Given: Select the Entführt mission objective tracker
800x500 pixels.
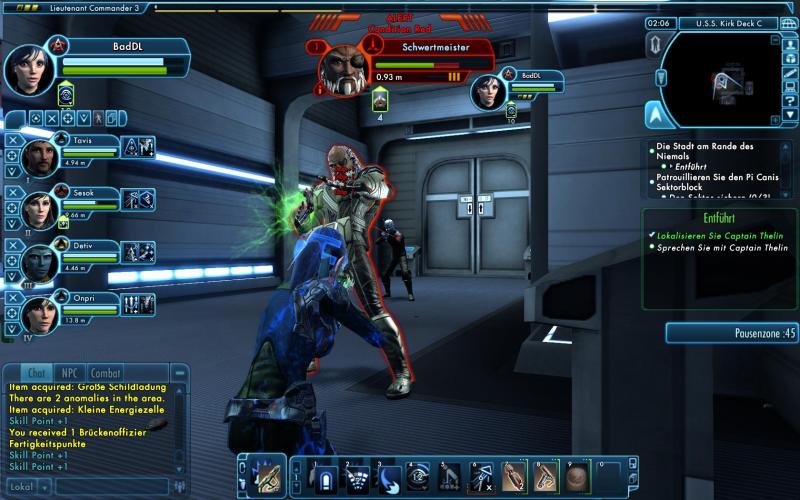Looking at the screenshot, I should click(x=720, y=217).
